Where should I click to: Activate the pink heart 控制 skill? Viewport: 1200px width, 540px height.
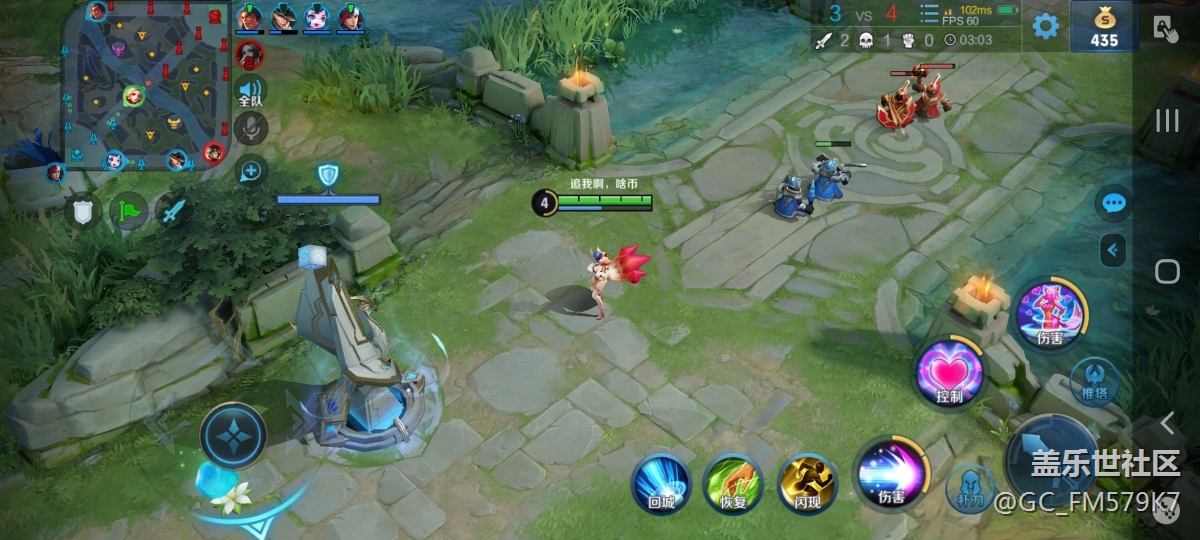click(x=949, y=375)
